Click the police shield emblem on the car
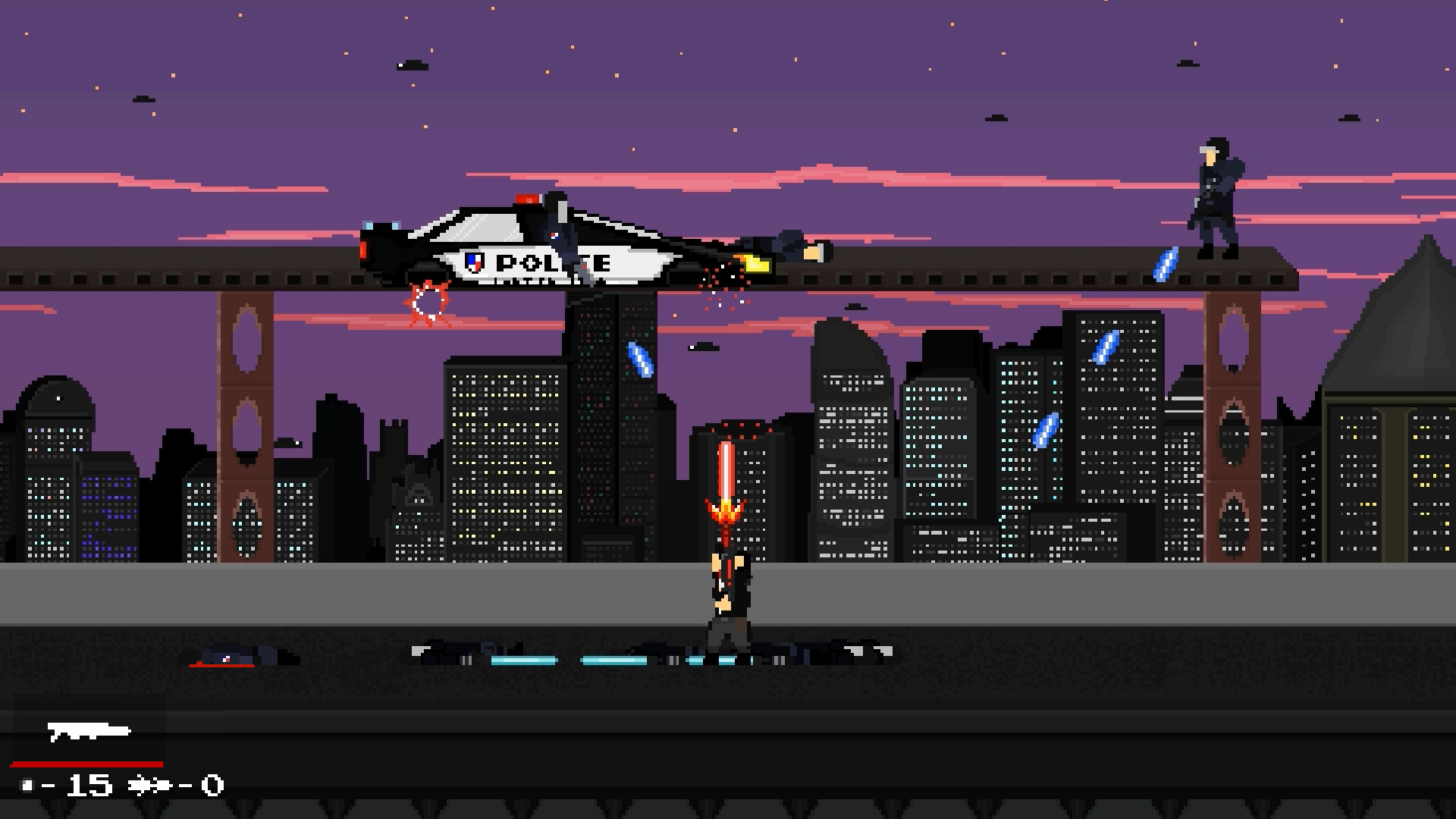Viewport: 1456px width, 819px height. click(x=475, y=263)
